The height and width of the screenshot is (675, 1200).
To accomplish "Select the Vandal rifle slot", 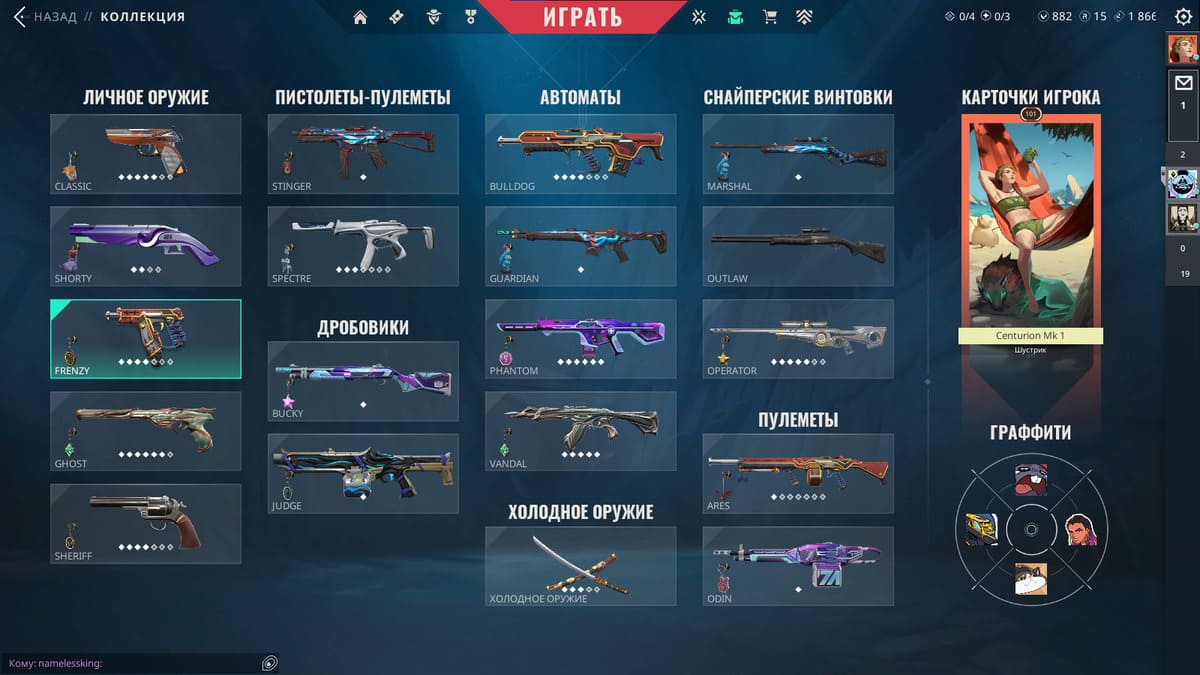I will 580,431.
